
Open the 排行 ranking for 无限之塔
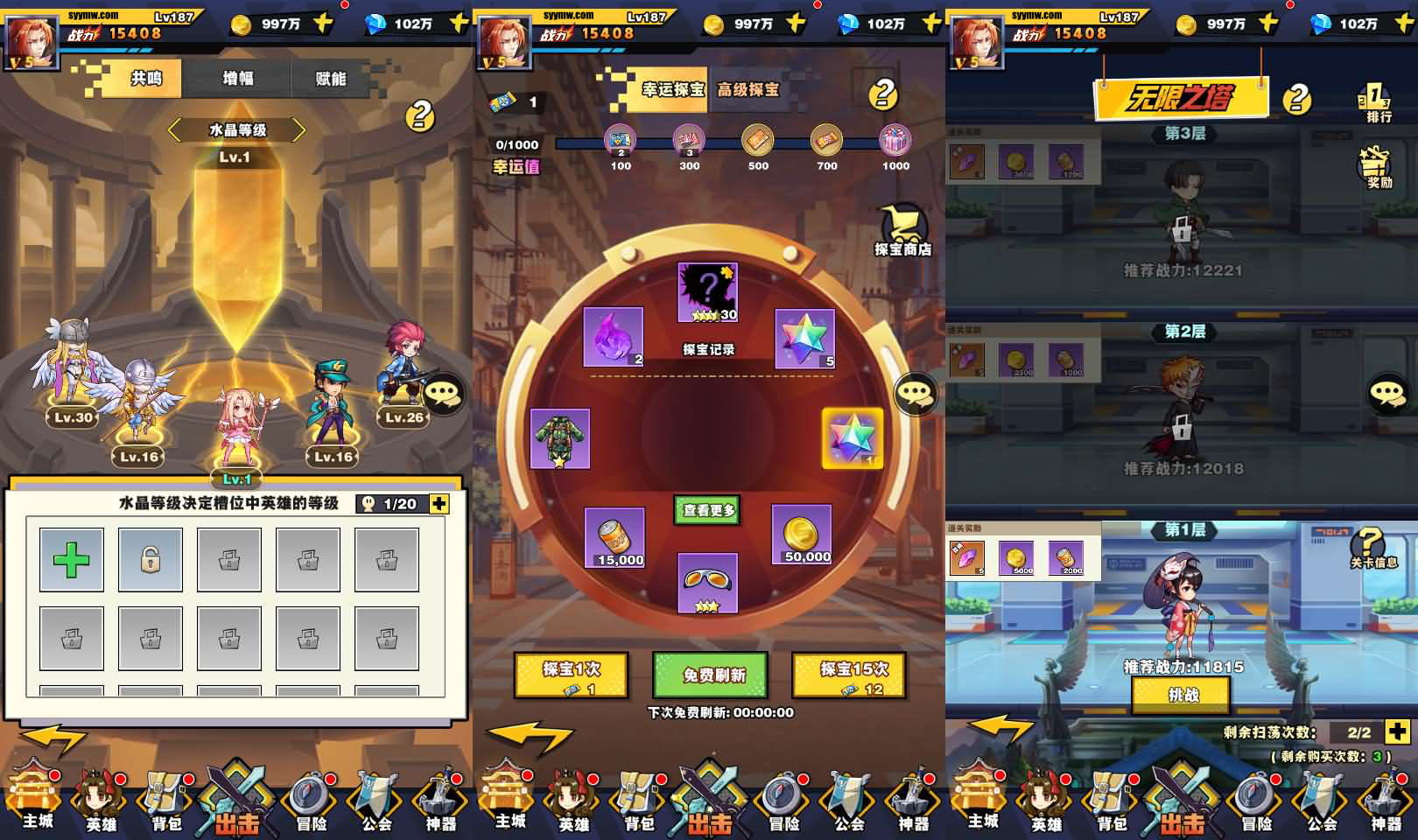coord(1377,102)
